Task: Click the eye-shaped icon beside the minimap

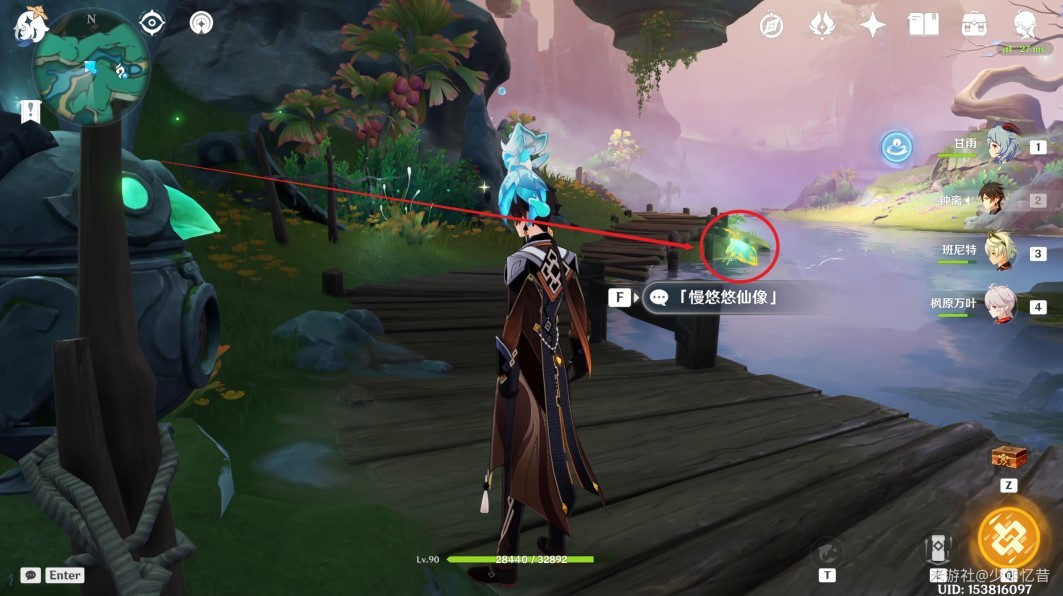Action: click(x=151, y=23)
